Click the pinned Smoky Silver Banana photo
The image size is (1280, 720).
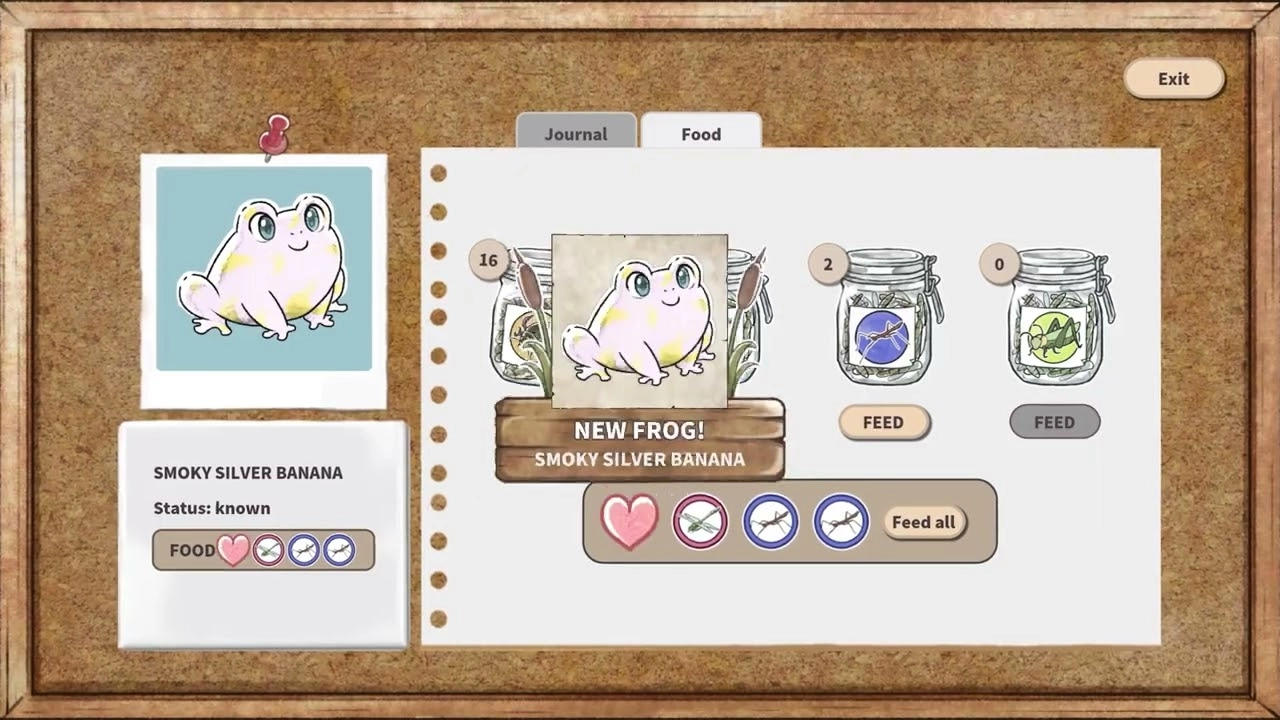pyautogui.click(x=264, y=270)
